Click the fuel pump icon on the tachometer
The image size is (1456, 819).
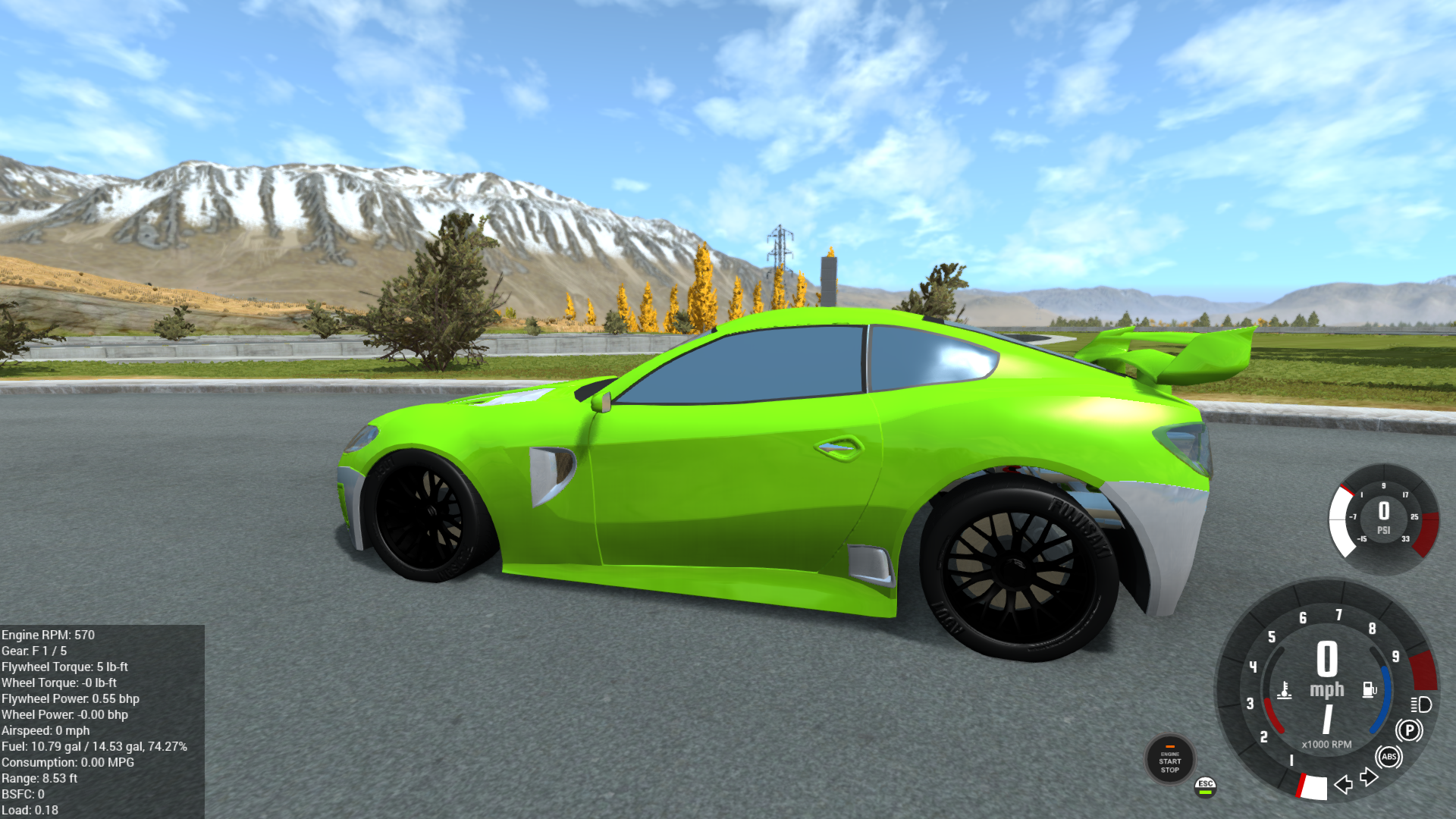coord(1369,689)
